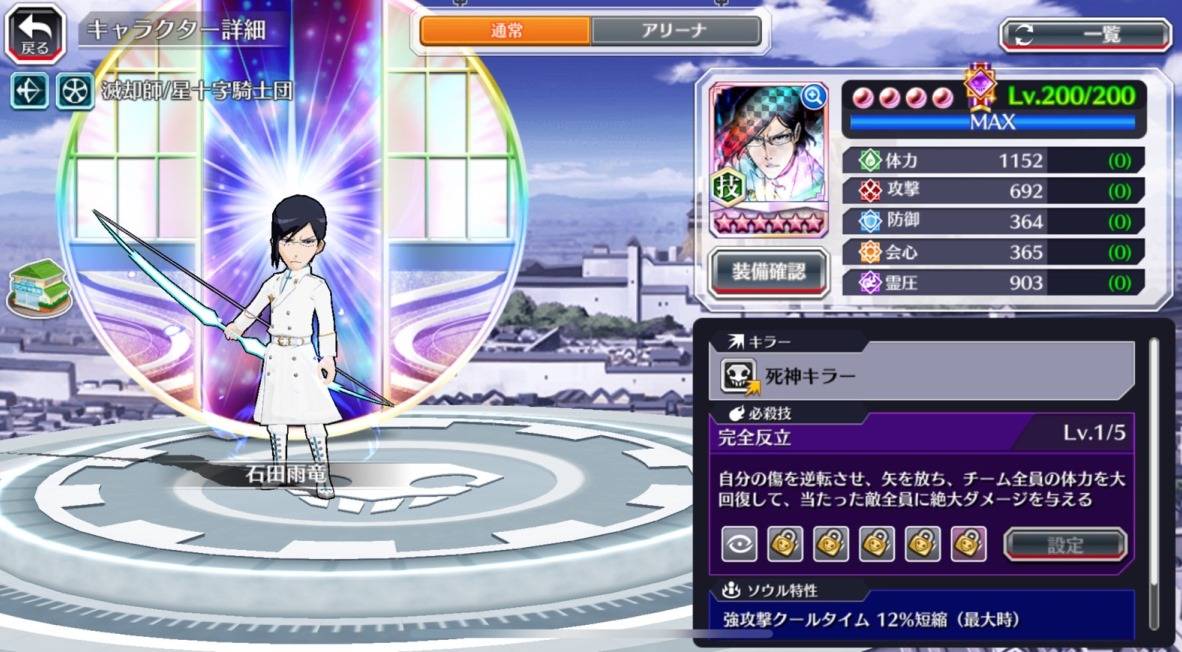This screenshot has height=652, width=1182.
Task: Click the crosshair affiliation icon
Action: tap(28, 91)
